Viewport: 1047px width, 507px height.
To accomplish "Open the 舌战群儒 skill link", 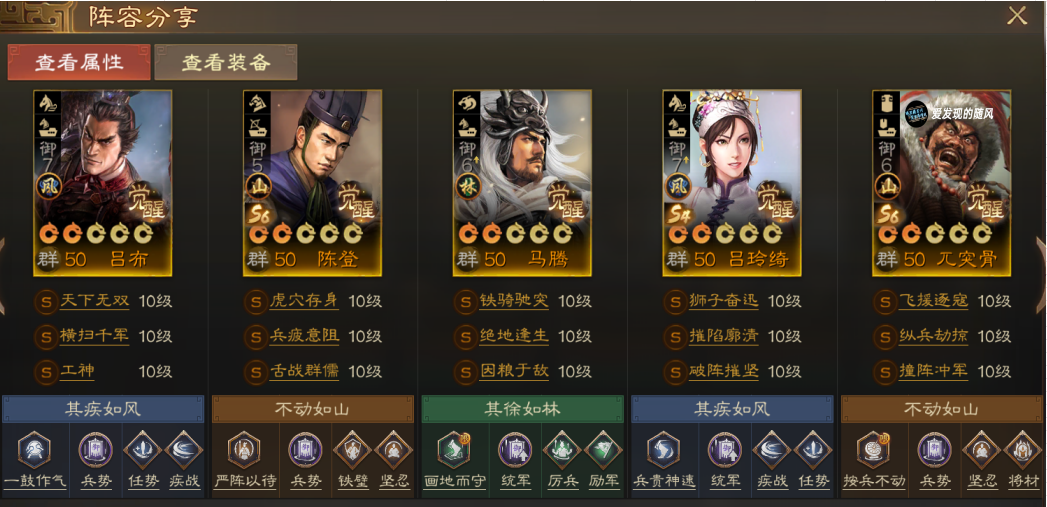I will 304,371.
